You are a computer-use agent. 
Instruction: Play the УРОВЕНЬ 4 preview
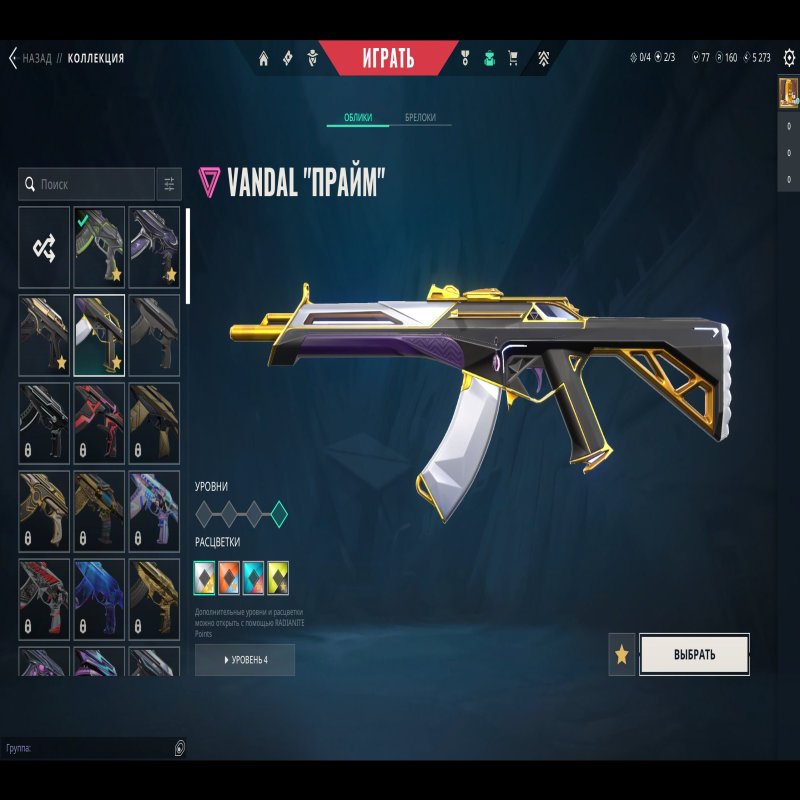pyautogui.click(x=245, y=660)
